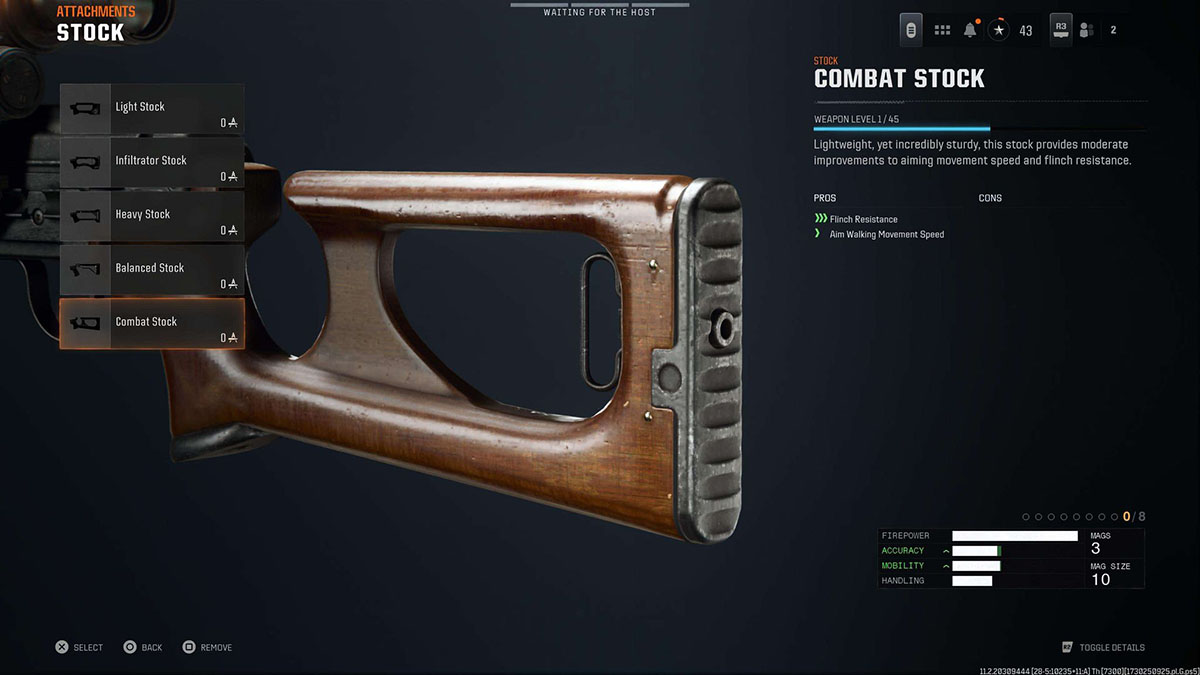Select the highlighted Combat Stock entry
Image resolution: width=1200 pixels, height=675 pixels.
tap(152, 323)
